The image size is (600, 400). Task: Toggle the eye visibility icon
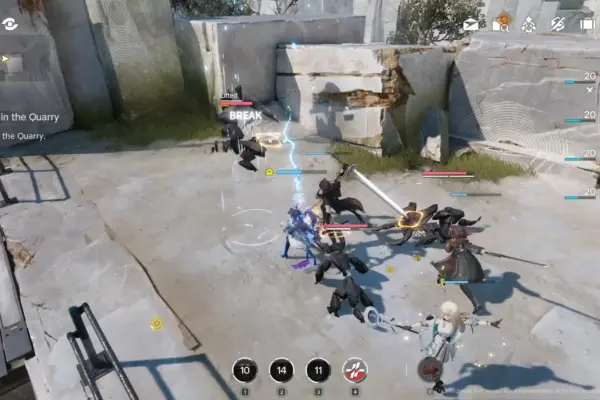click(10, 24)
